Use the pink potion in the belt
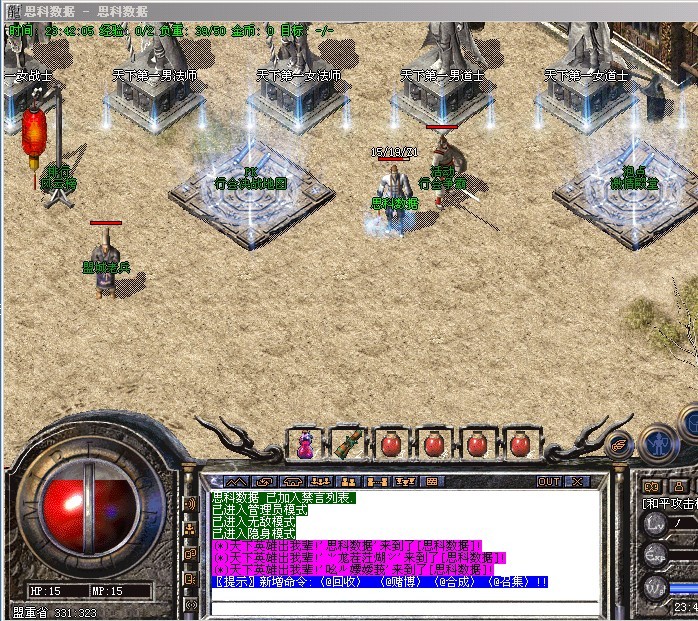The width and height of the screenshot is (698, 621). (305, 444)
